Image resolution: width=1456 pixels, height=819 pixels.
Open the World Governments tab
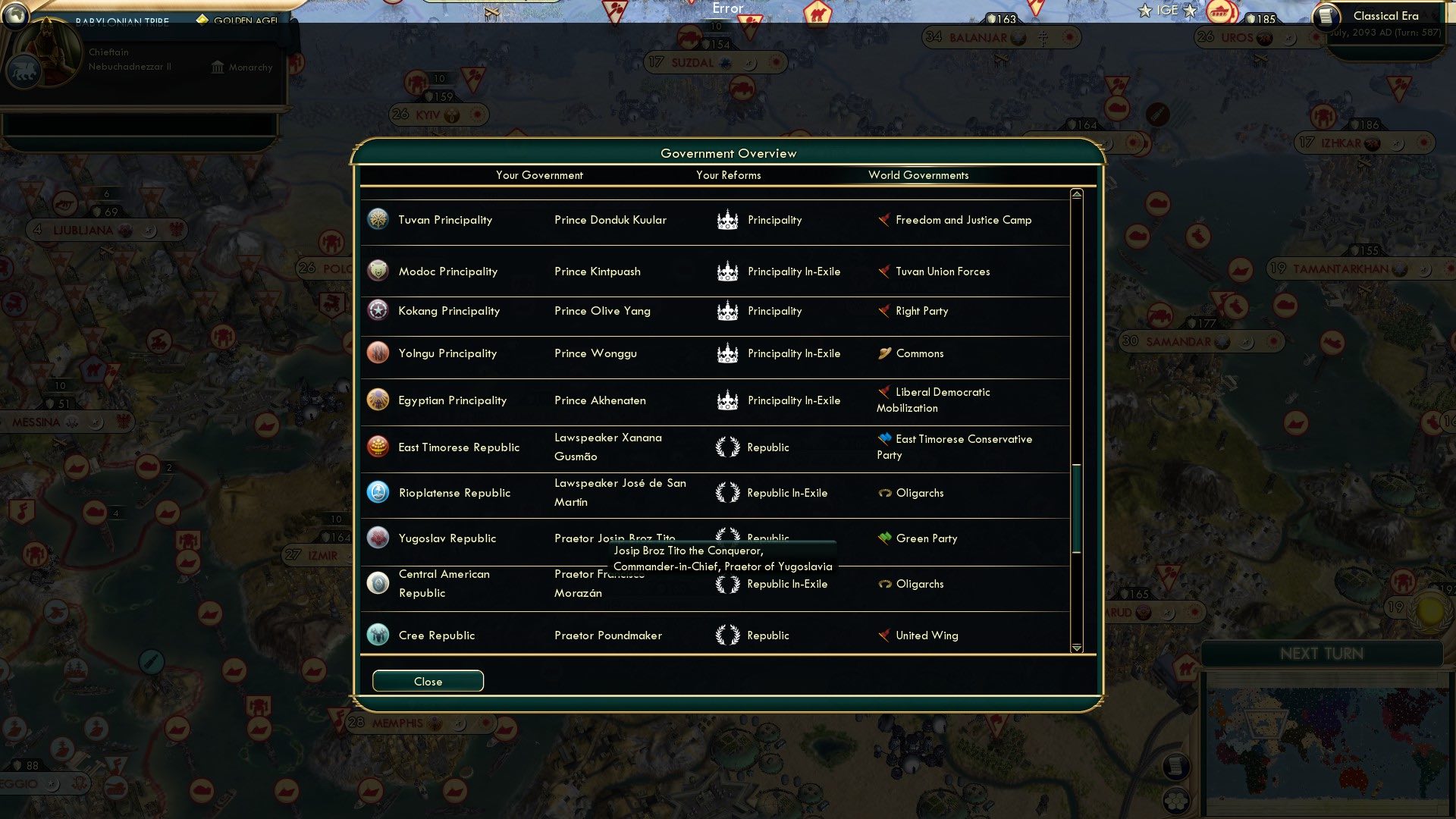(x=918, y=175)
